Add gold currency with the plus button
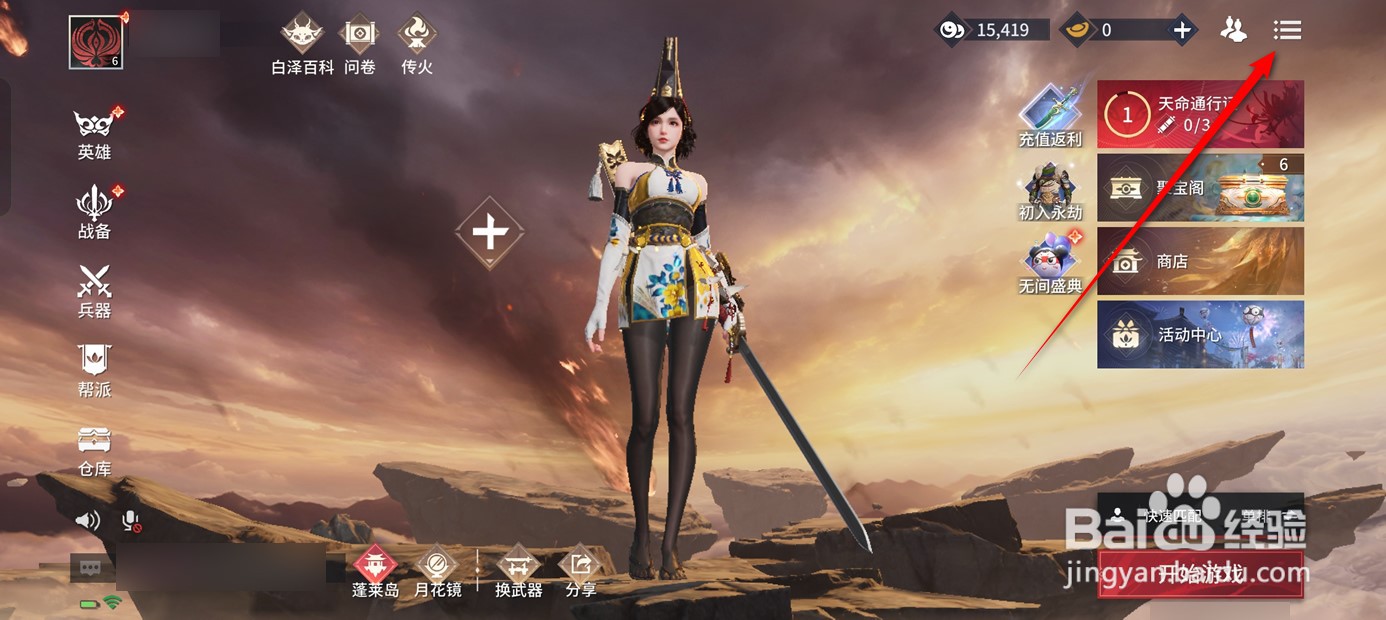This screenshot has width=1386, height=620. point(1182,30)
